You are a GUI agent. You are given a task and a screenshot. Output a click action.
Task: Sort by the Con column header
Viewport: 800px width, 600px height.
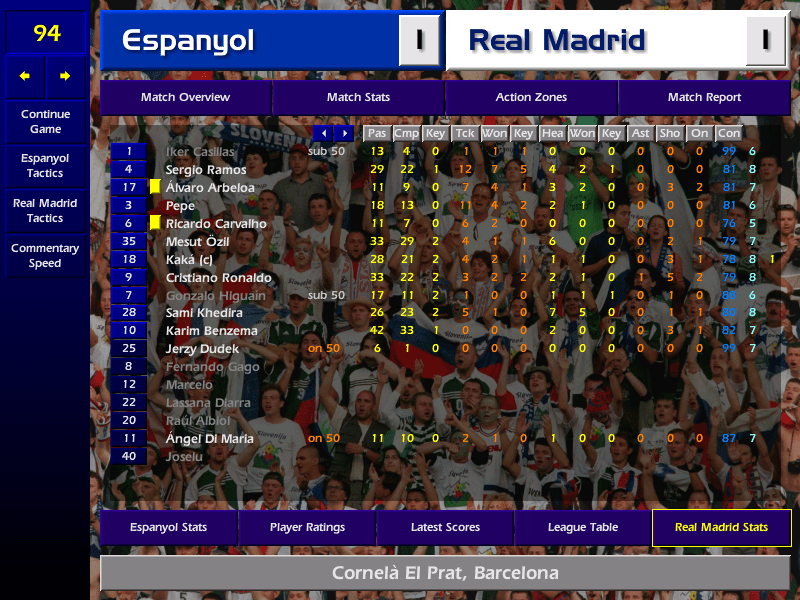pyautogui.click(x=729, y=133)
